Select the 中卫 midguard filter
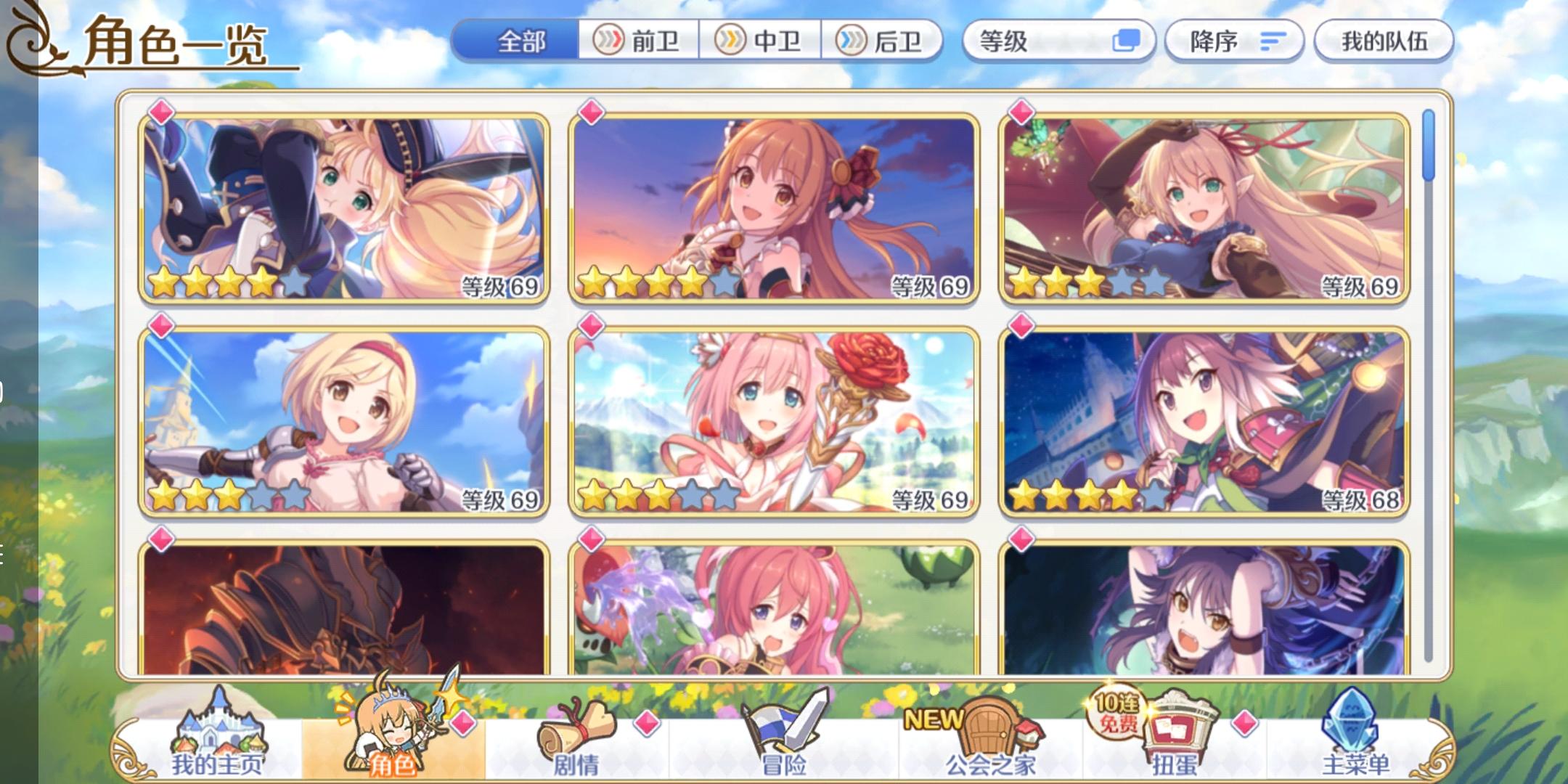The image size is (1568, 784). point(758,41)
